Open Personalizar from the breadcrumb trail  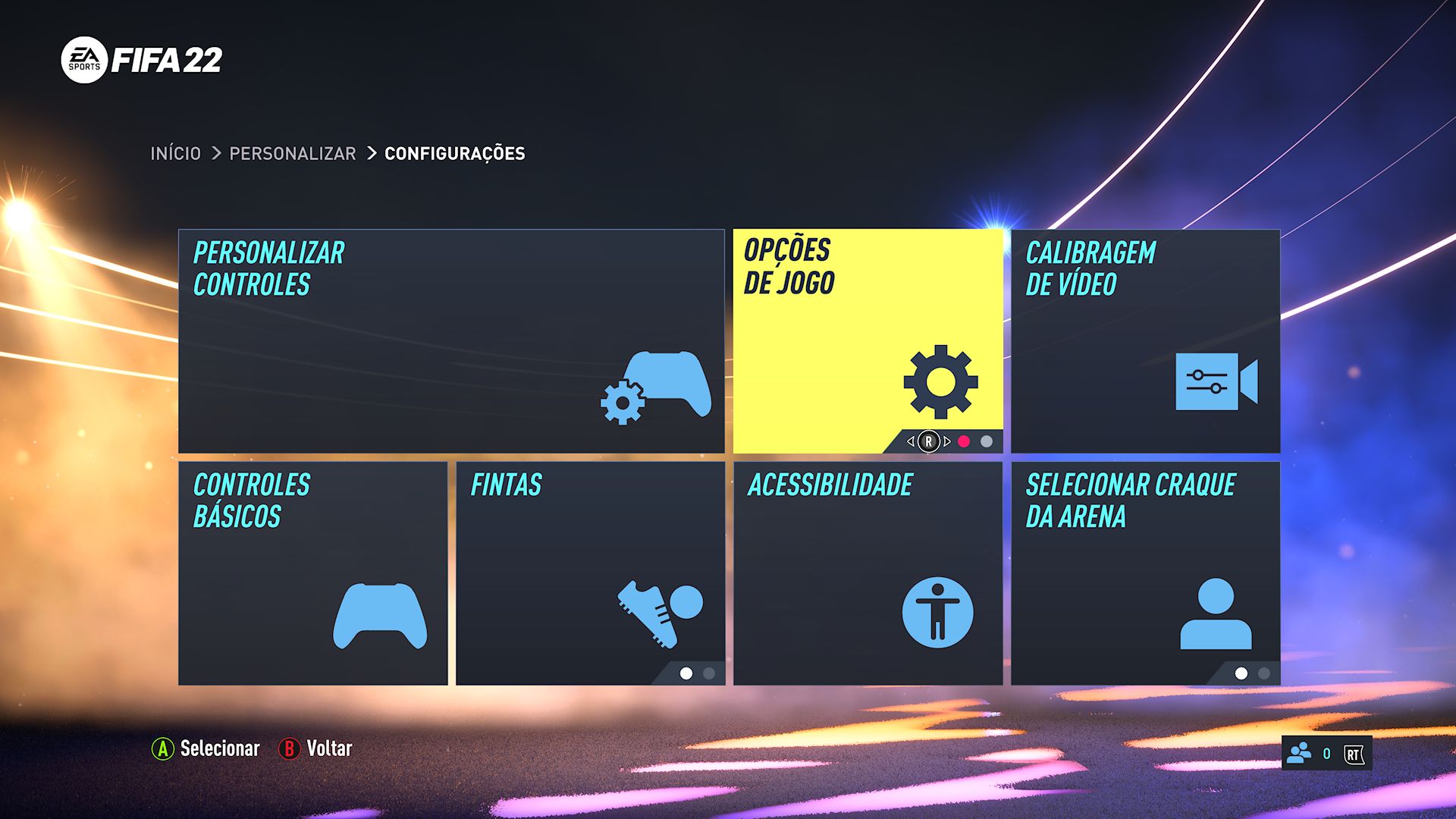[x=292, y=153]
